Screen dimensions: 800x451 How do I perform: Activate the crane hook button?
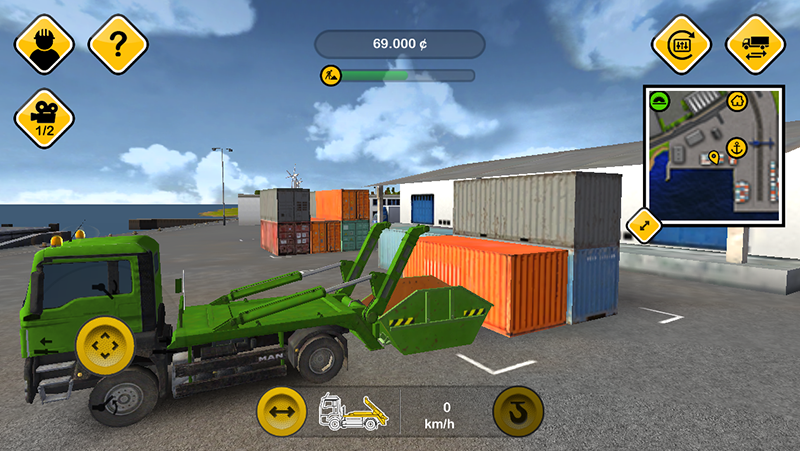click(x=518, y=411)
